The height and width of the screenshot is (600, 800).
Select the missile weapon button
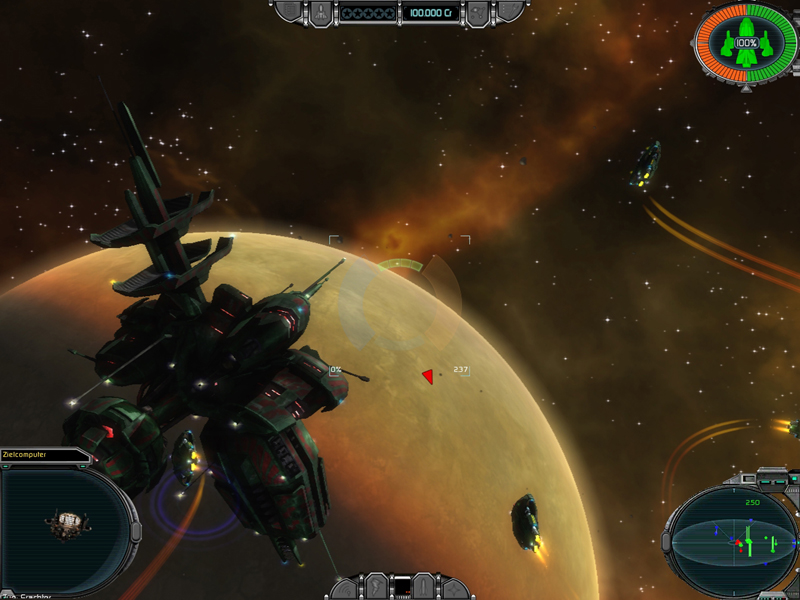pyautogui.click(x=423, y=587)
